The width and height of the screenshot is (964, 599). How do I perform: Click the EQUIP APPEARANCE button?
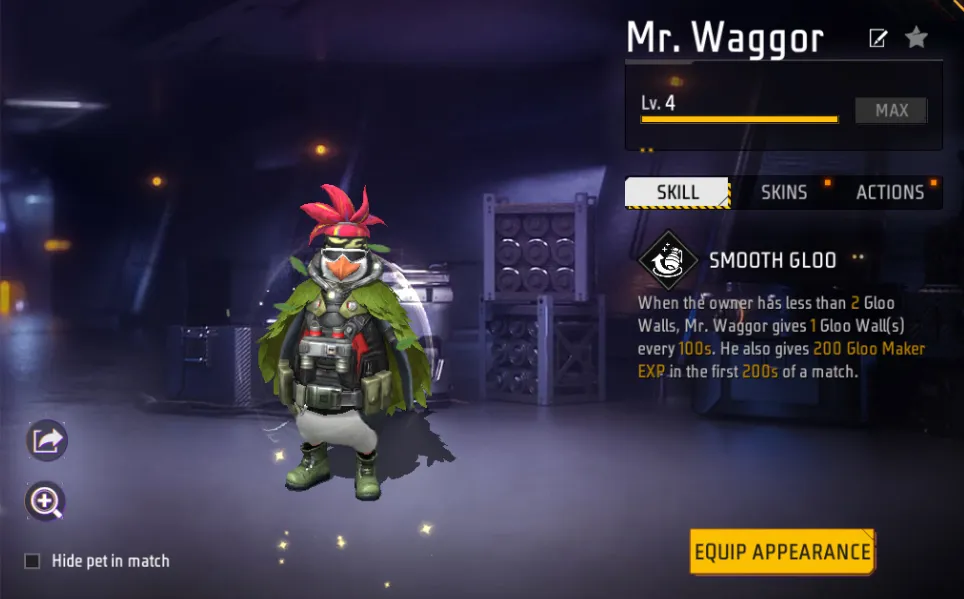pos(782,552)
